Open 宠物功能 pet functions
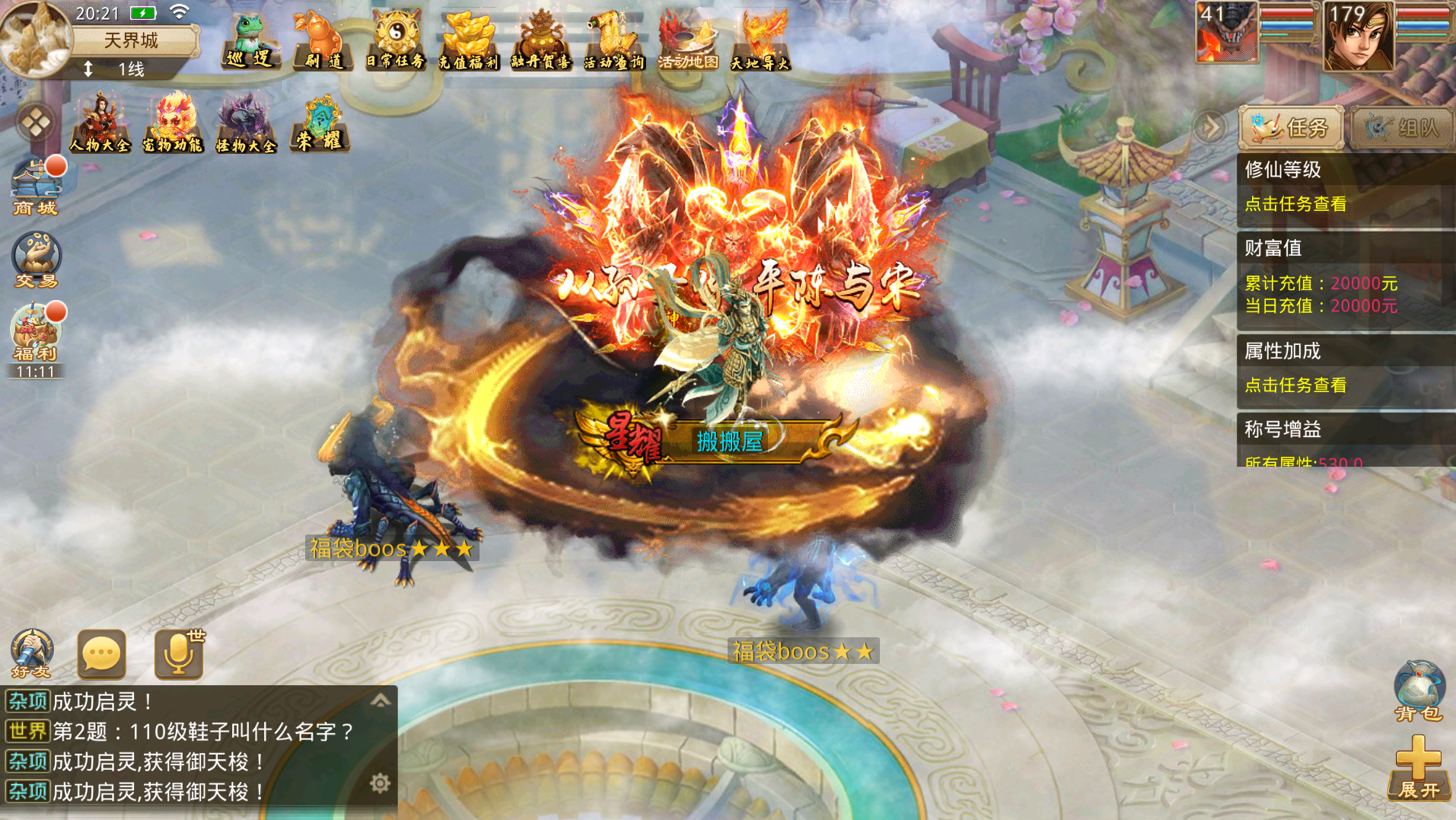Image resolution: width=1456 pixels, height=820 pixels. point(173,123)
